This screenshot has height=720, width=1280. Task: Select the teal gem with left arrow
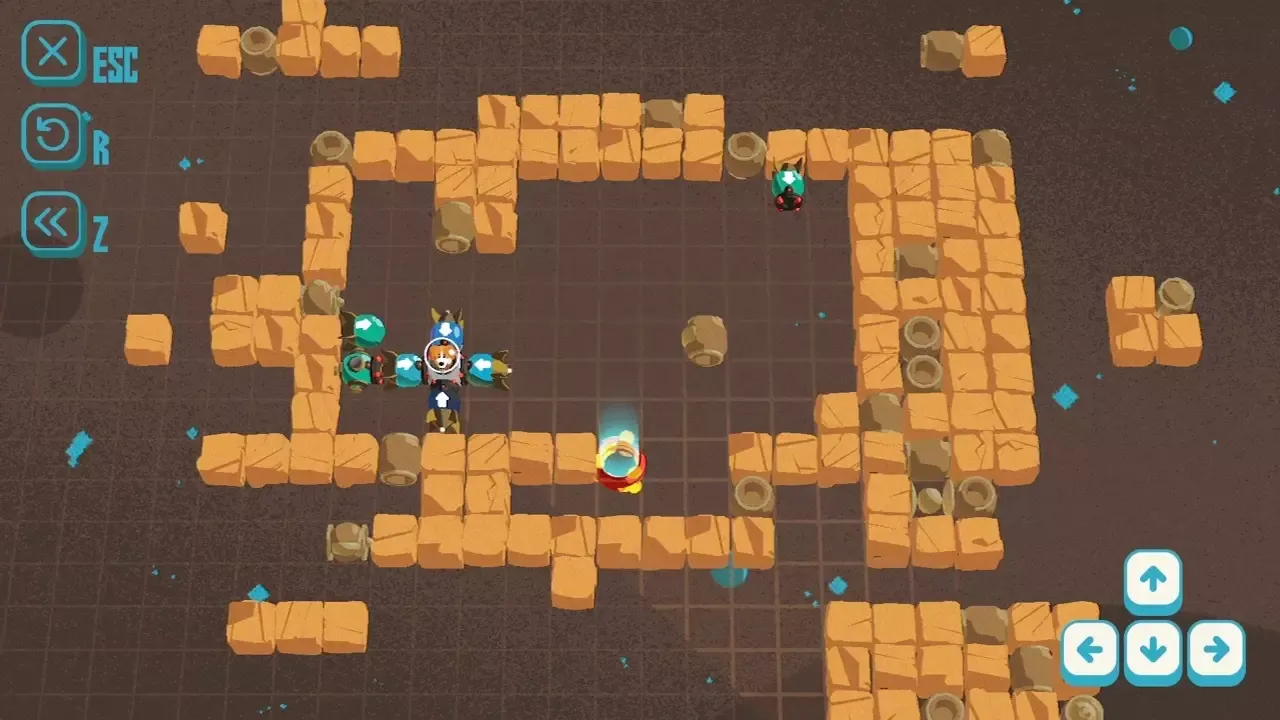click(x=484, y=366)
